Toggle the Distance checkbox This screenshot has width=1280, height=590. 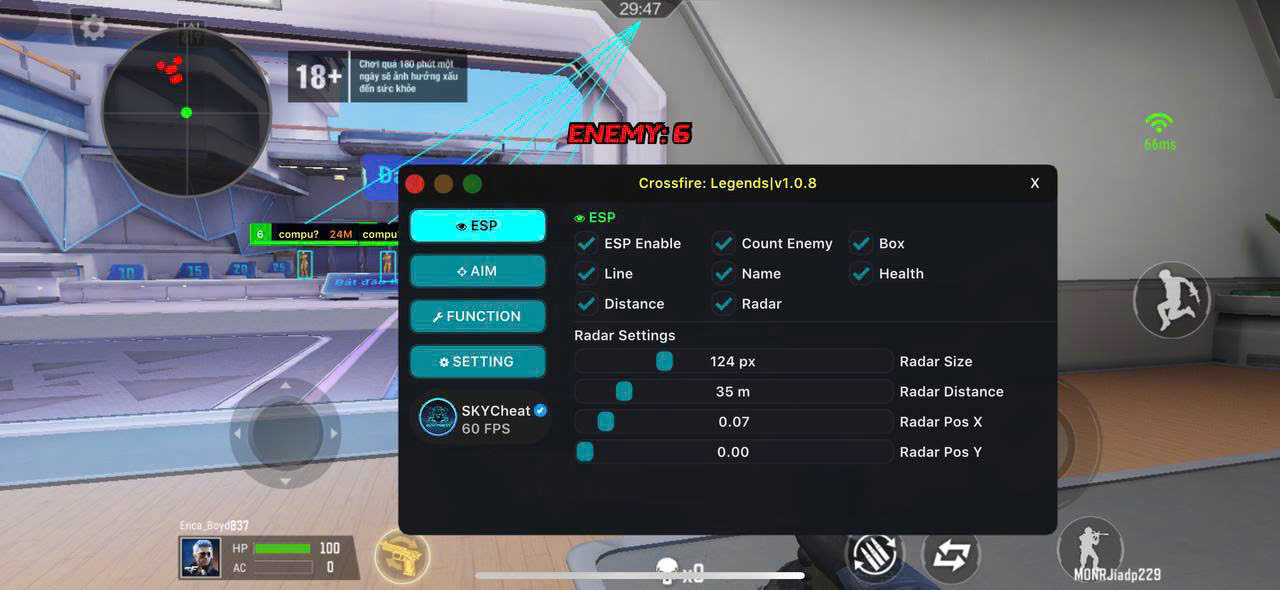tap(587, 303)
